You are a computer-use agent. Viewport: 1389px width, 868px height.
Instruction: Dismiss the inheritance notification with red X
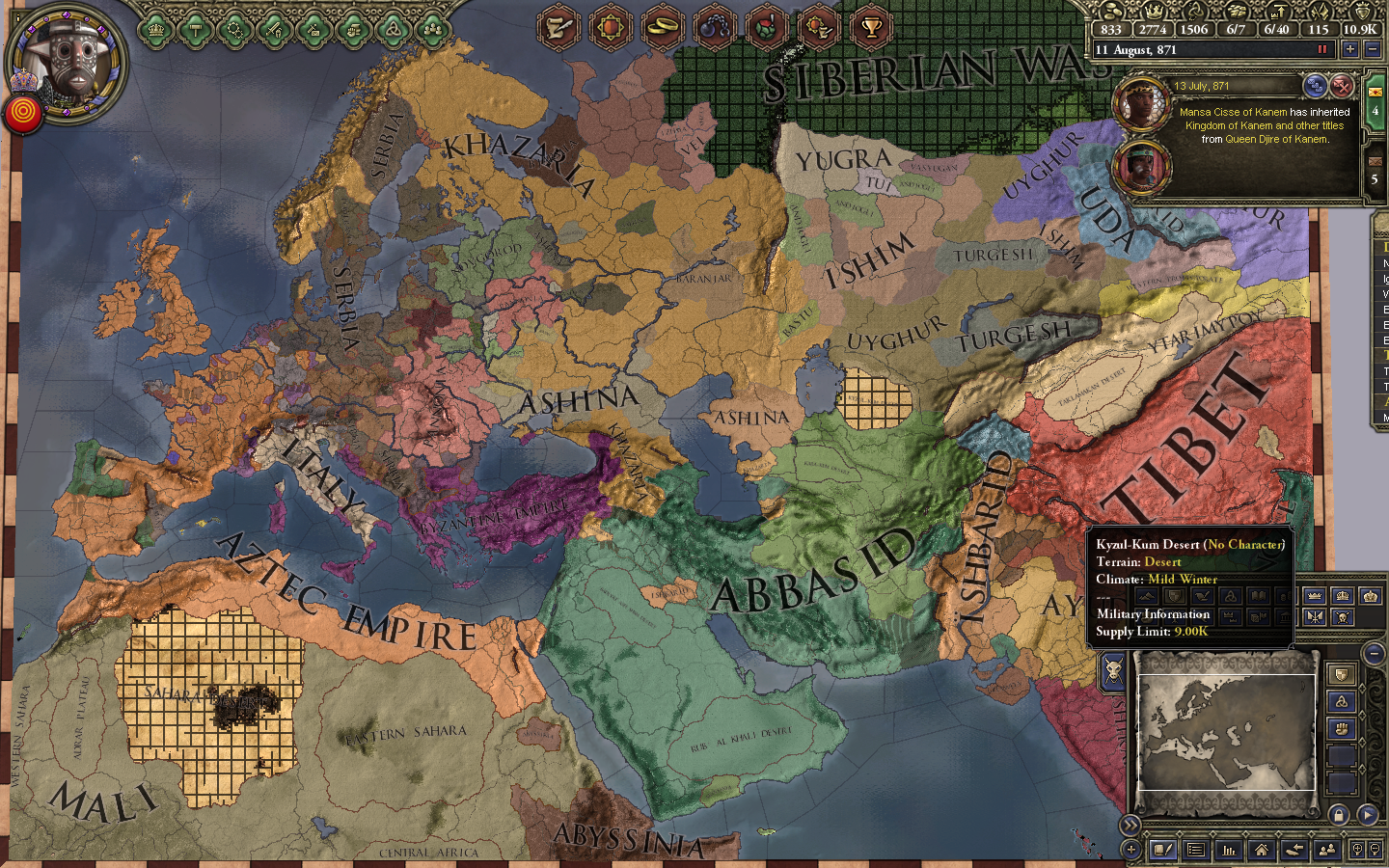coord(1342,88)
